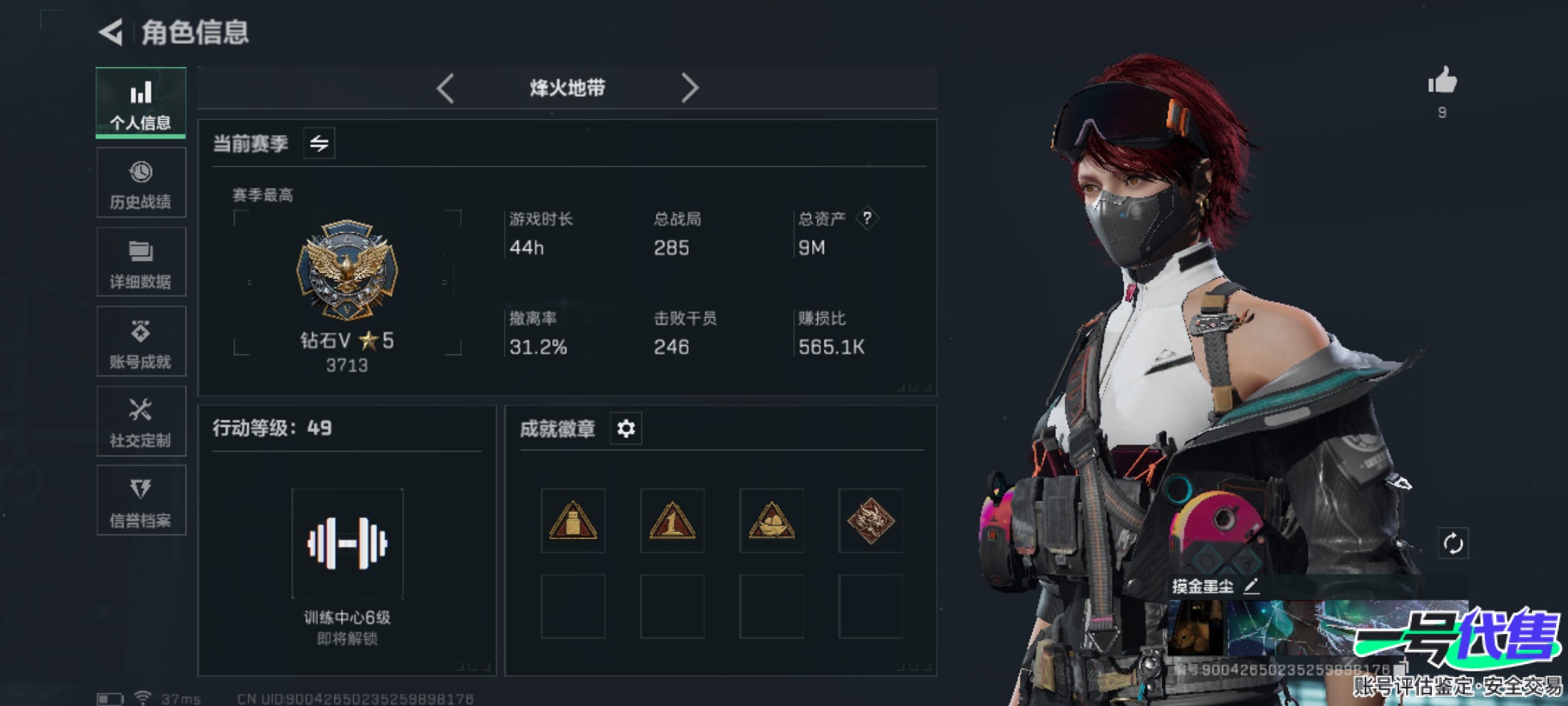
Task: Click the 钻石V season rank emblem
Action: click(347, 270)
